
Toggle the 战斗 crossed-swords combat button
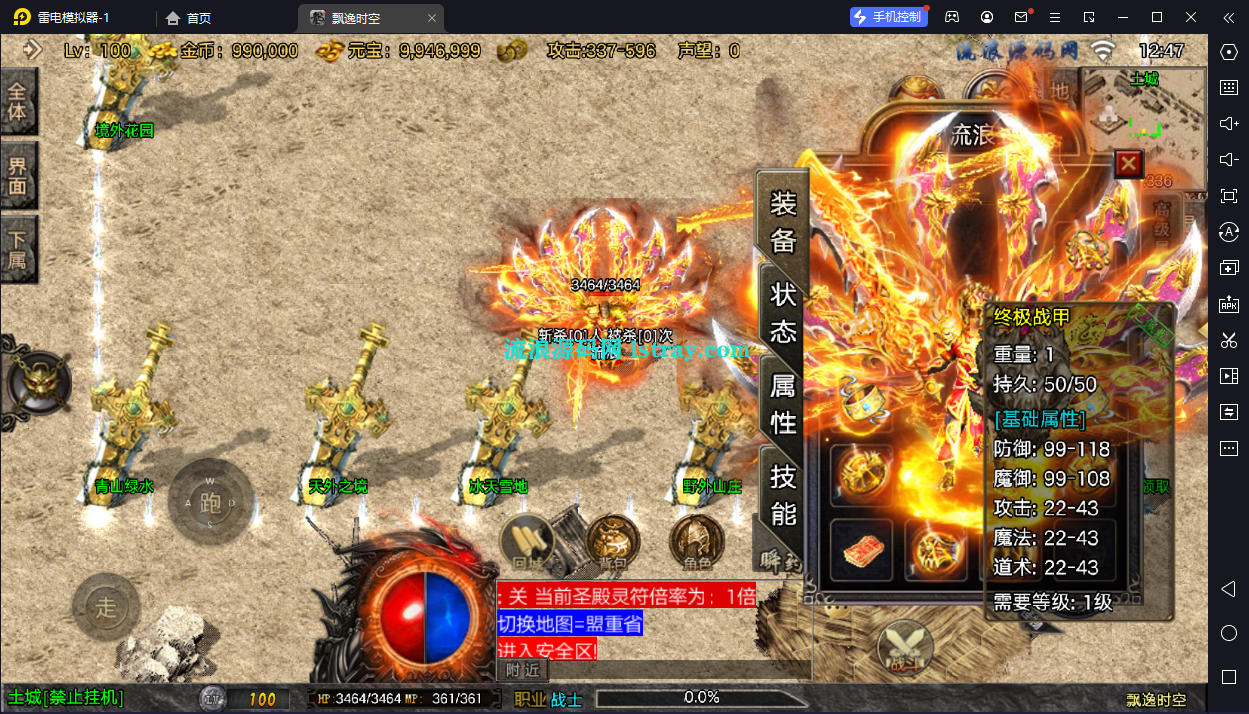click(x=905, y=647)
